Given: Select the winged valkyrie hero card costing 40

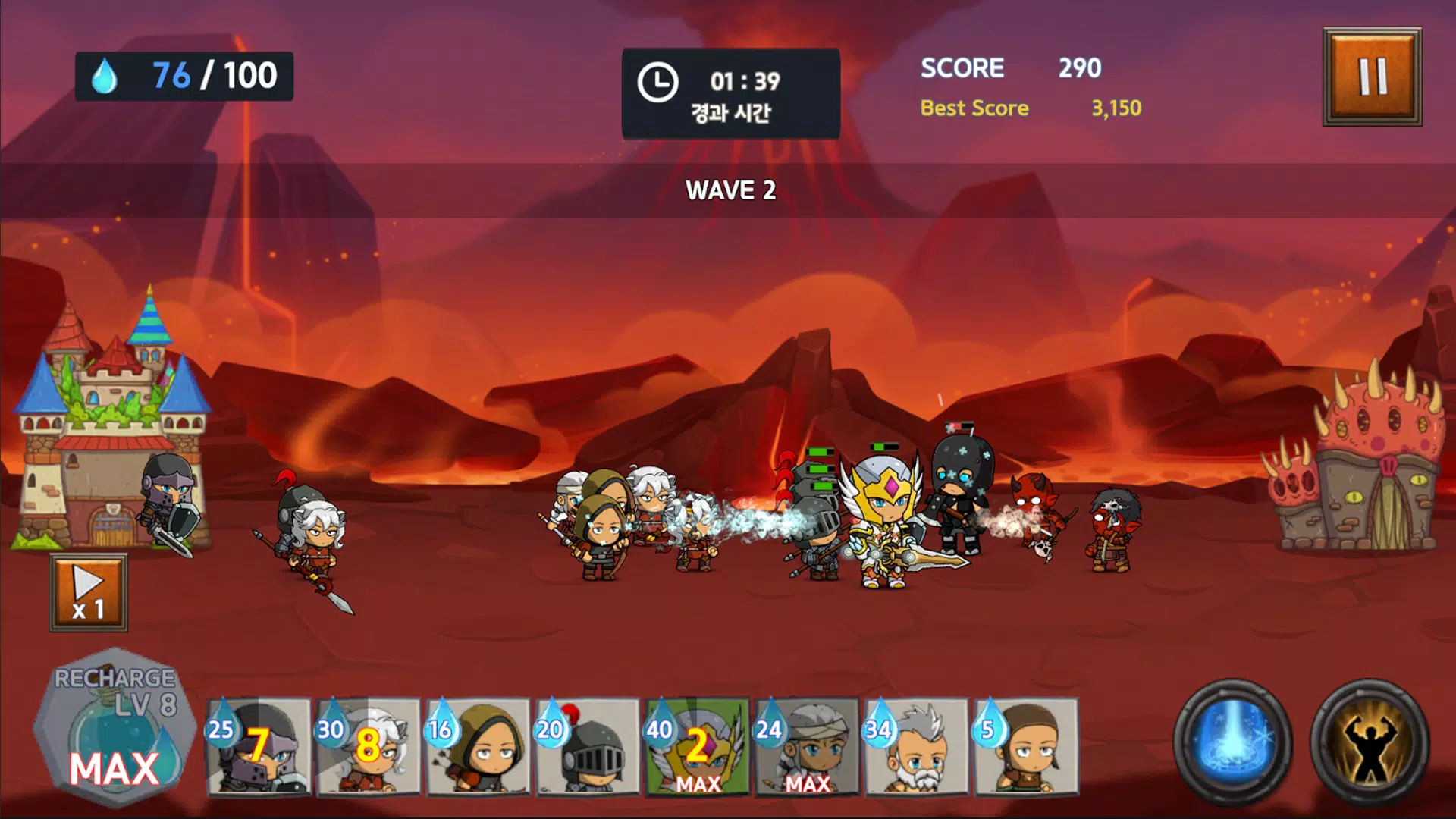Looking at the screenshot, I should (698, 747).
